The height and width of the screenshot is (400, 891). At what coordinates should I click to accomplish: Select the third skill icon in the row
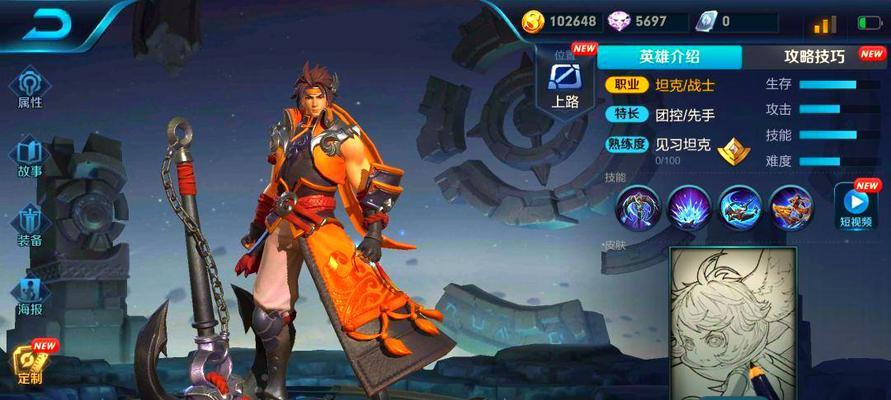coord(740,206)
